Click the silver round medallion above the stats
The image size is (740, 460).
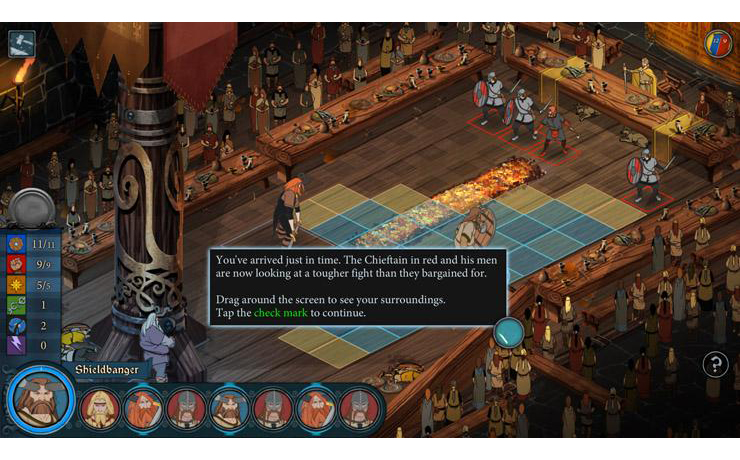tap(32, 207)
